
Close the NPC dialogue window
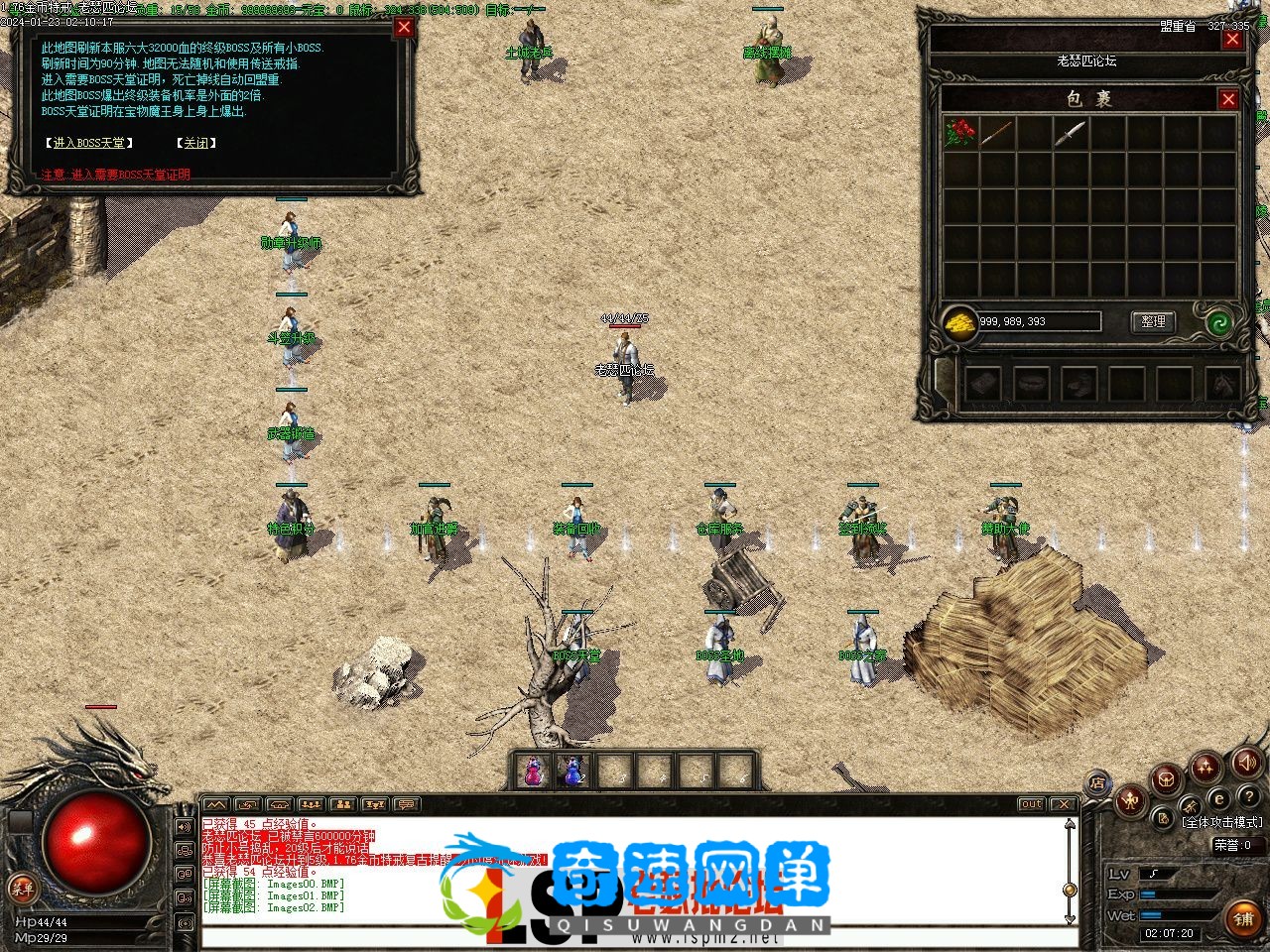pos(404,27)
